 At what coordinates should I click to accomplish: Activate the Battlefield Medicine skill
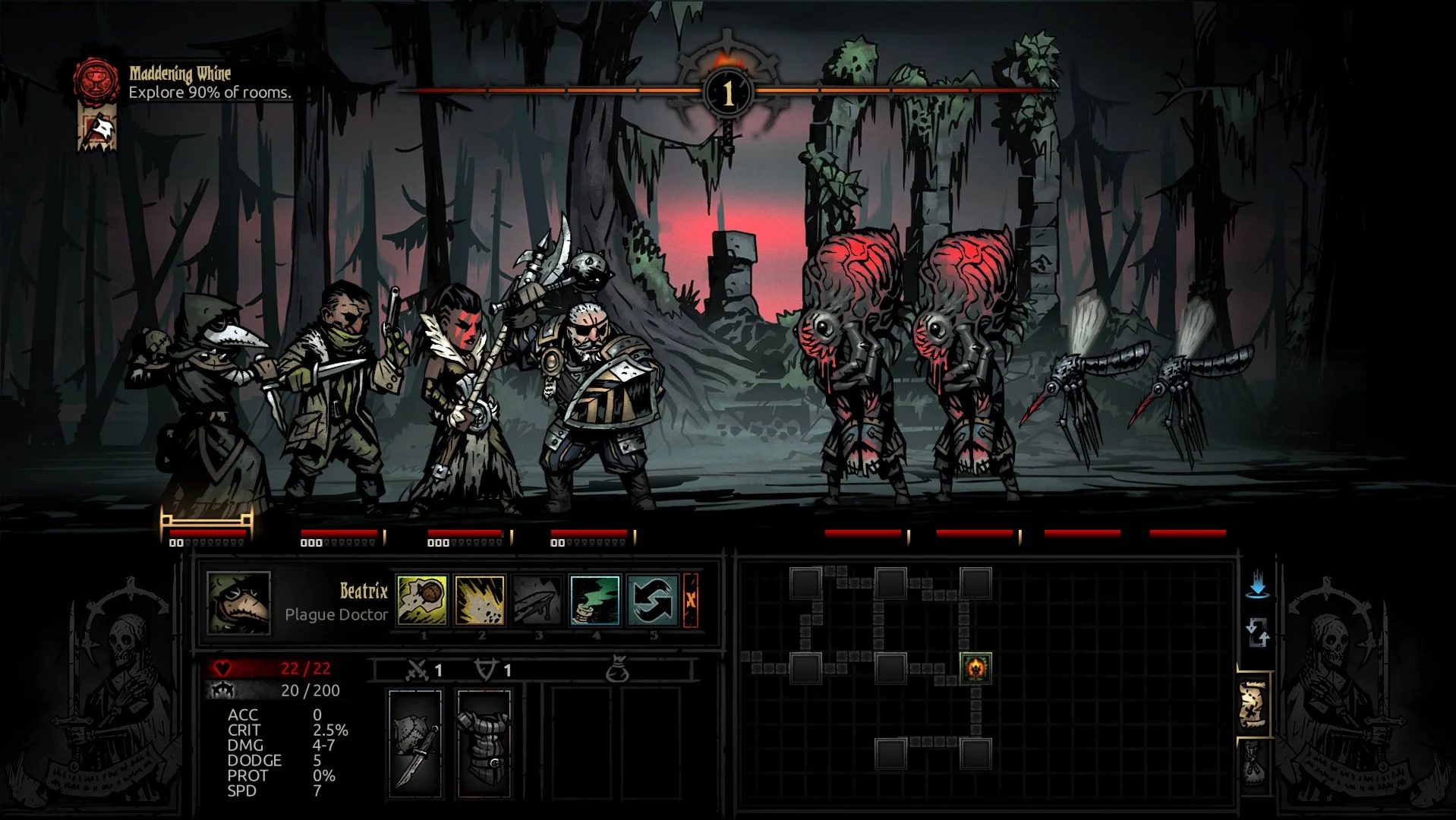(x=595, y=600)
